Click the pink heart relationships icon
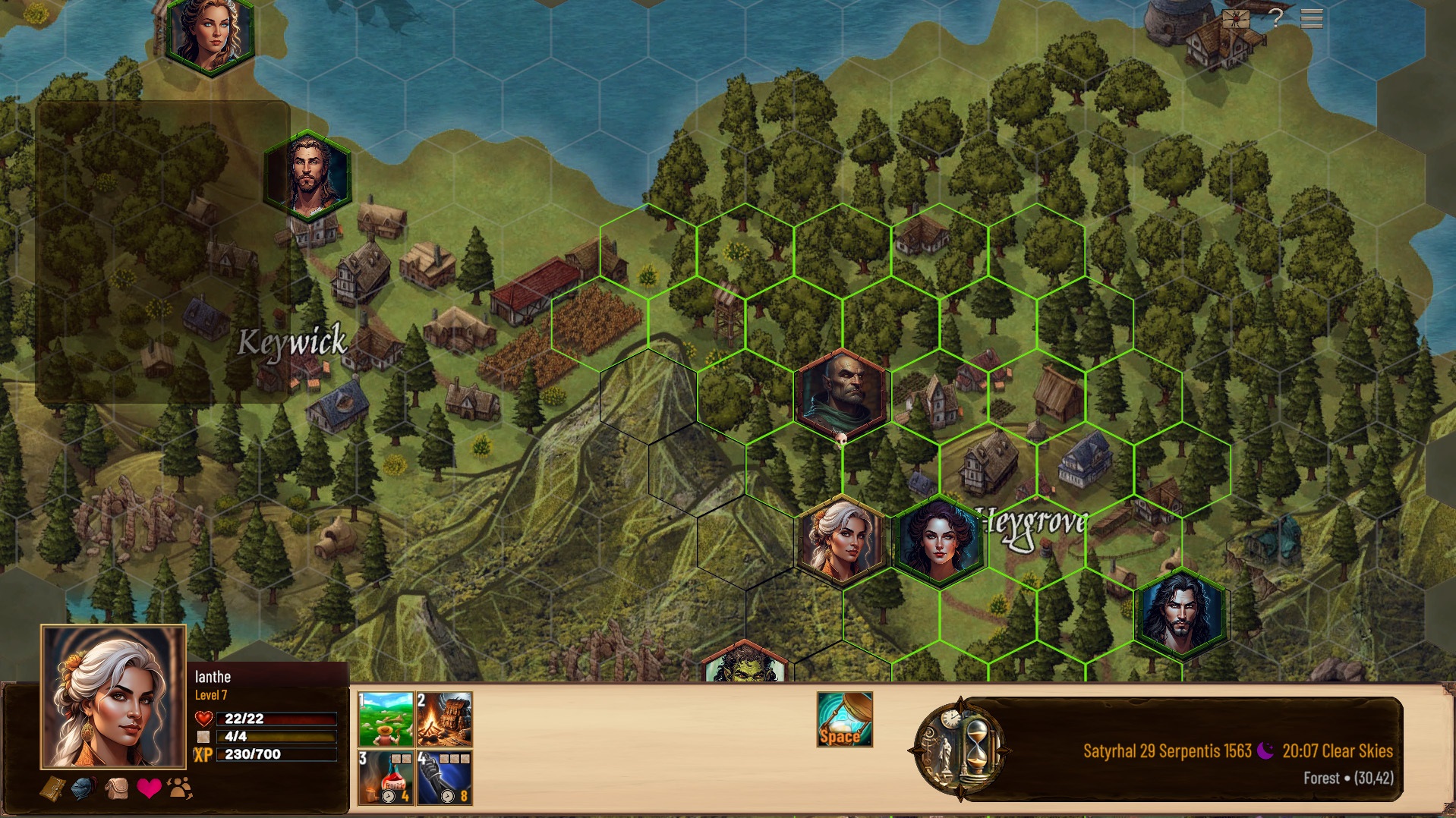This screenshot has width=1456, height=818. 149,789
